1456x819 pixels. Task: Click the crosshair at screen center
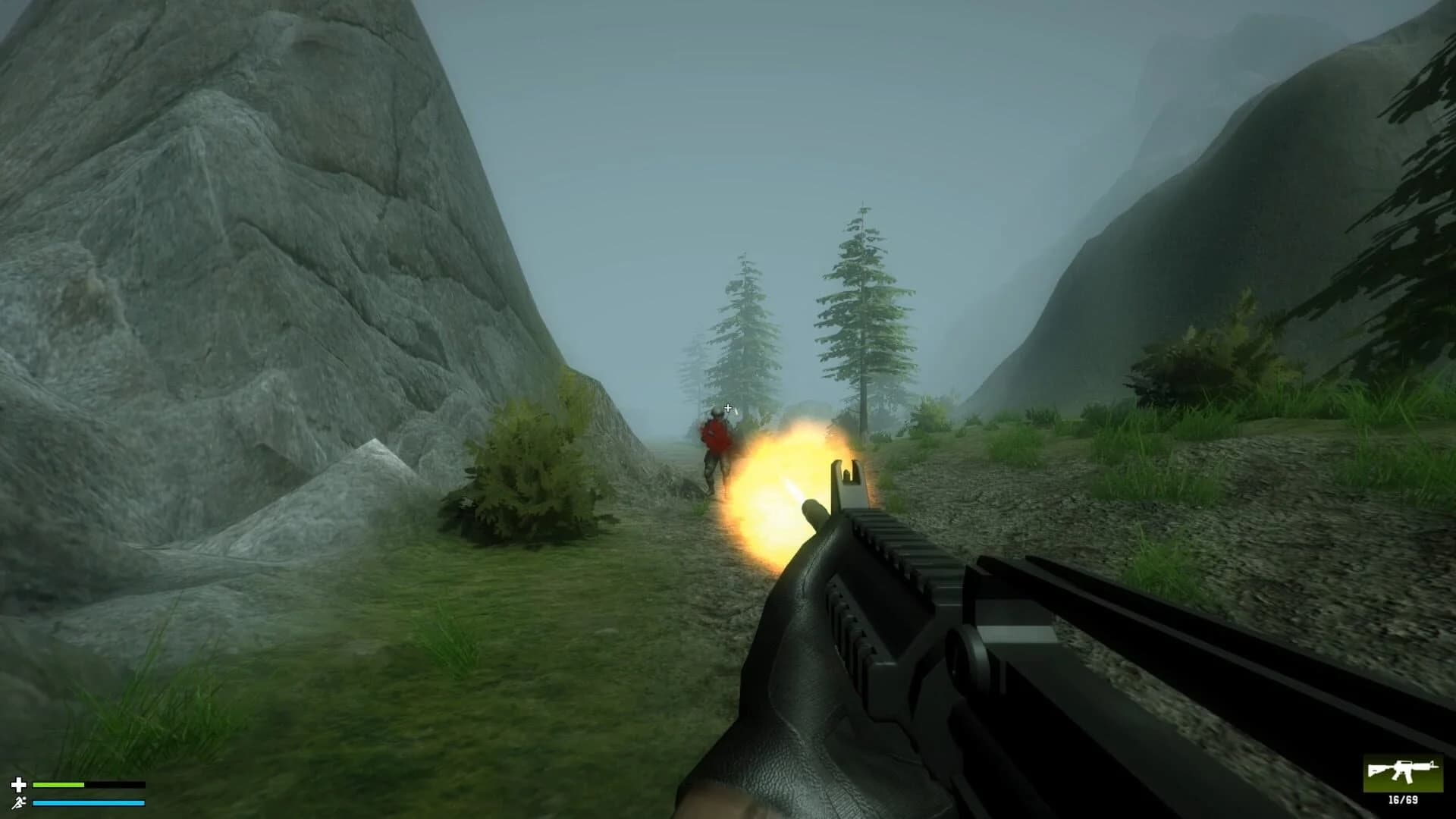click(726, 408)
